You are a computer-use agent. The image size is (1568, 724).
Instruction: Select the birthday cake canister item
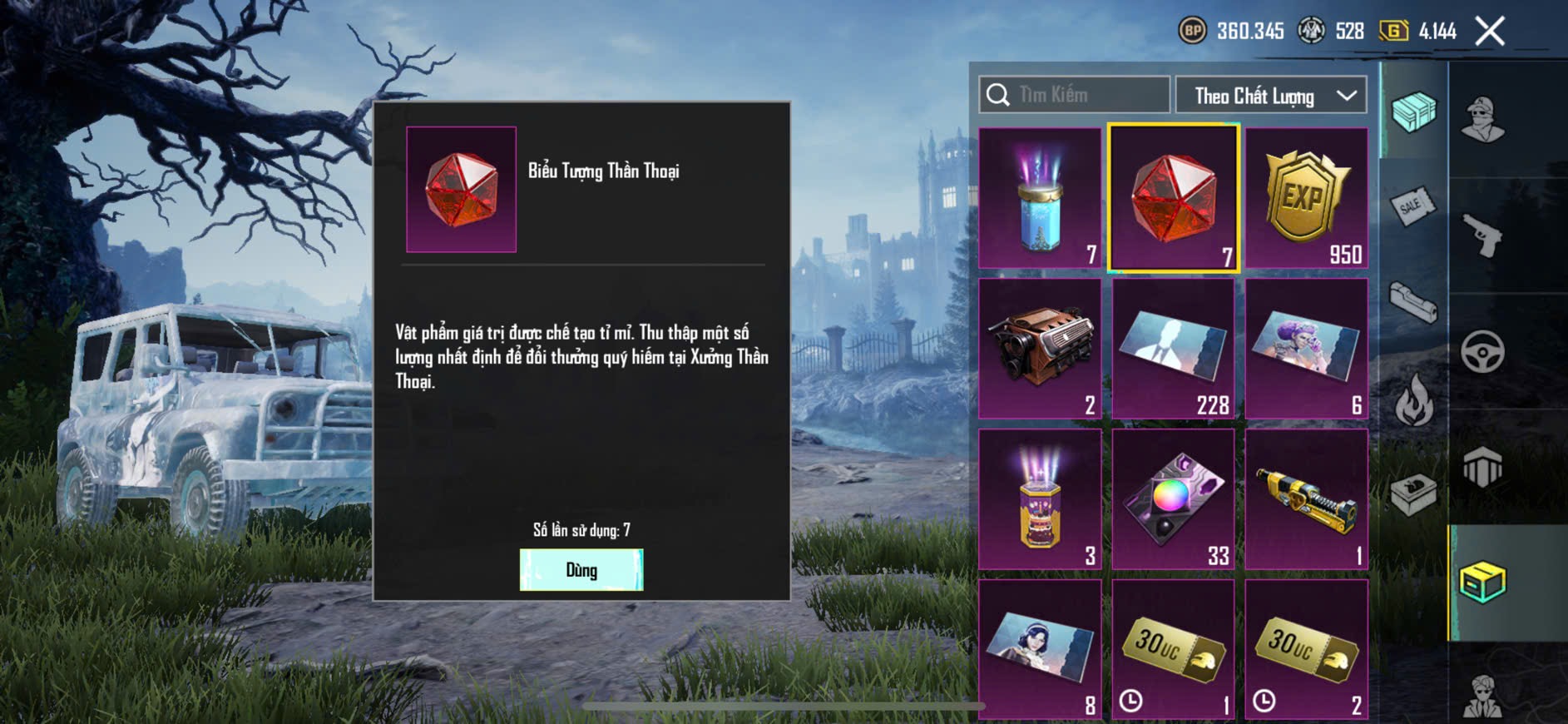(x=1040, y=499)
